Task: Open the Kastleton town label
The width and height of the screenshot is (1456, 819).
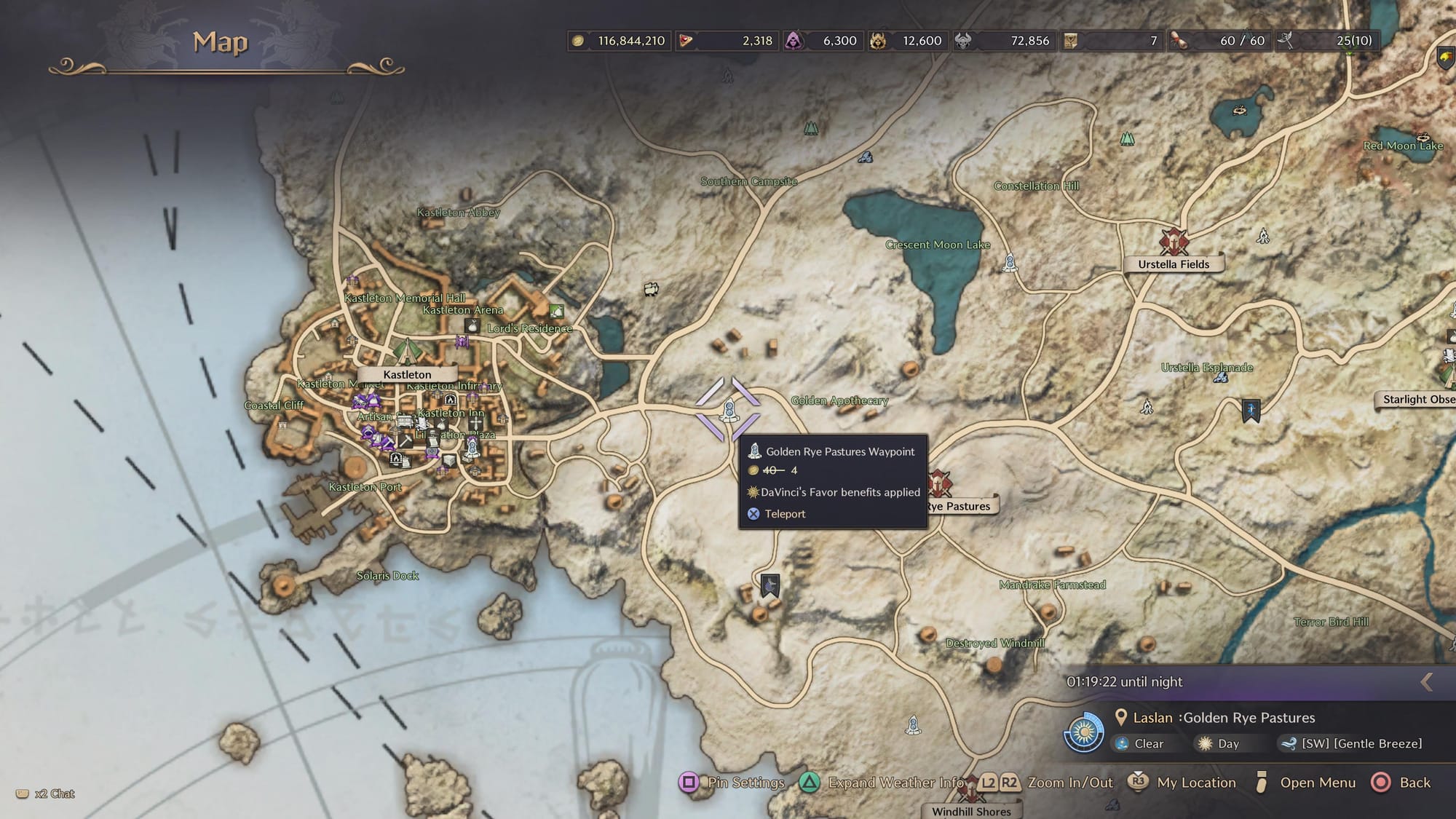Action: pyautogui.click(x=407, y=374)
